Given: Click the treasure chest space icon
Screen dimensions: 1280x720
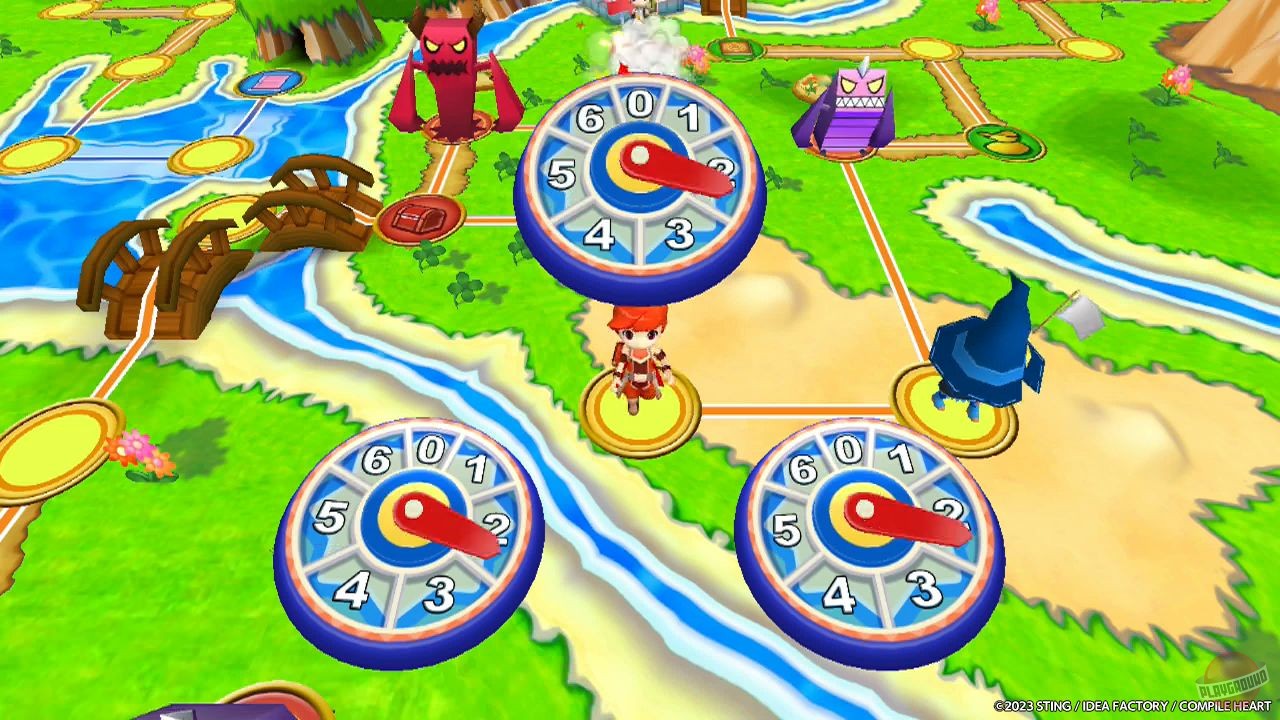Looking at the screenshot, I should coord(420,218).
